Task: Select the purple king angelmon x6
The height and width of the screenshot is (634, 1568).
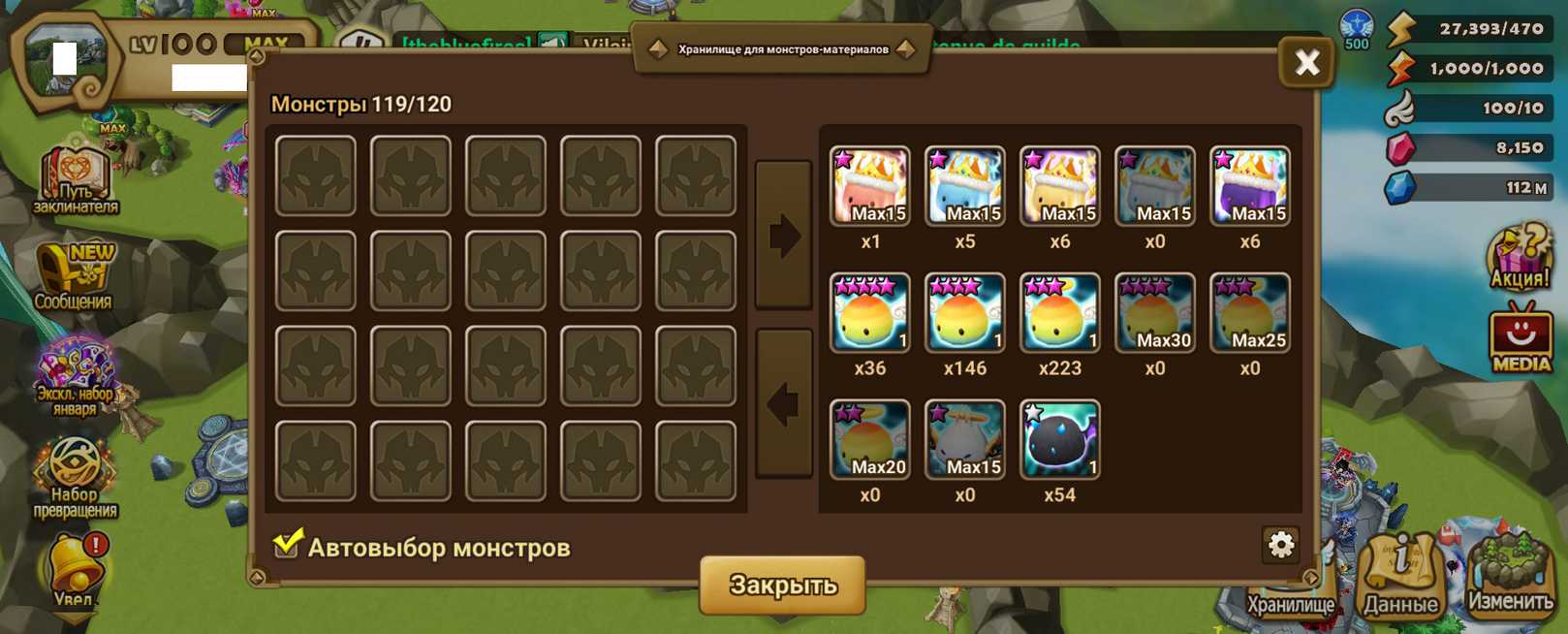Action: pyautogui.click(x=1249, y=186)
